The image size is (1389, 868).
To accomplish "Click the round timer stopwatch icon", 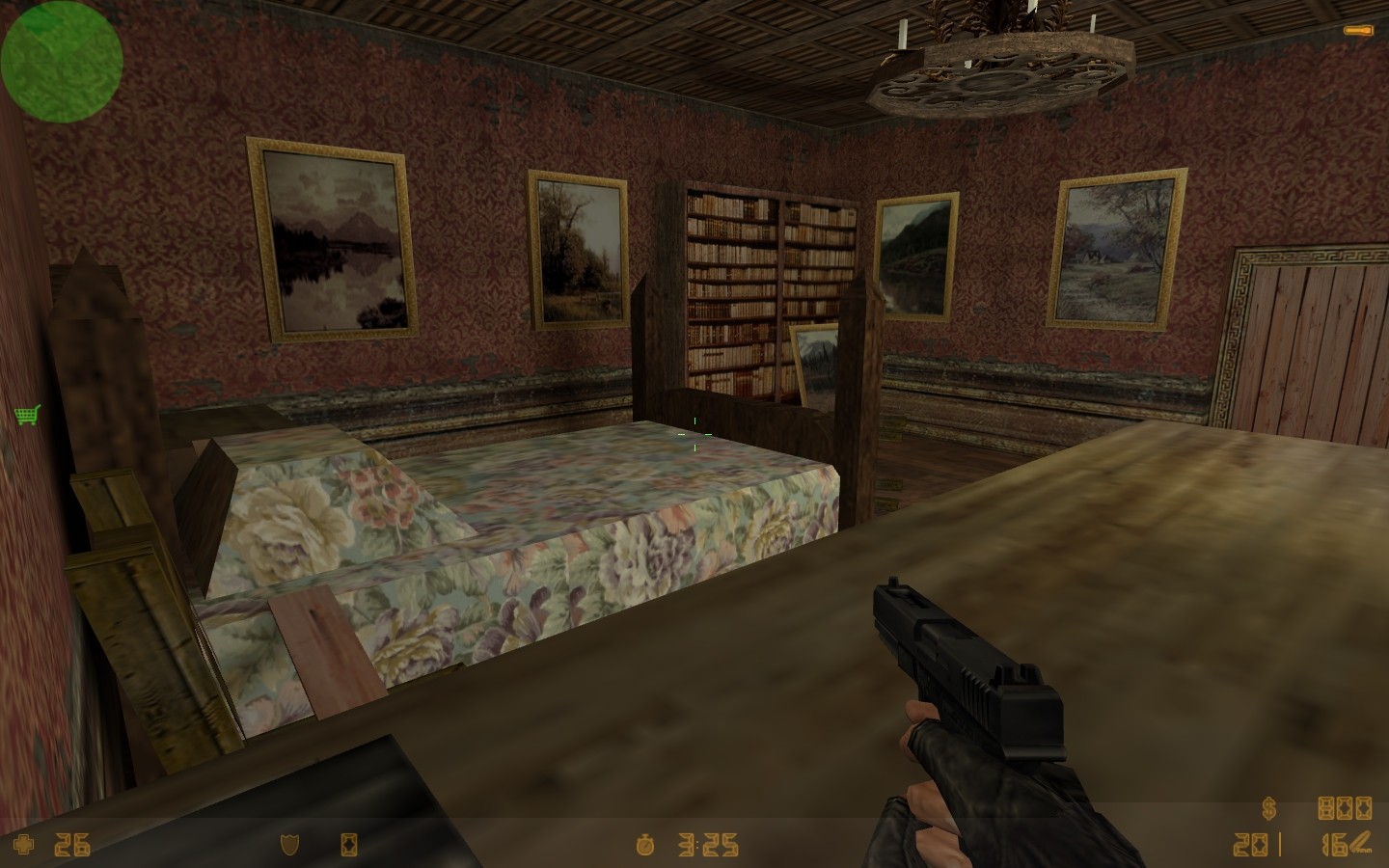I will [x=644, y=846].
